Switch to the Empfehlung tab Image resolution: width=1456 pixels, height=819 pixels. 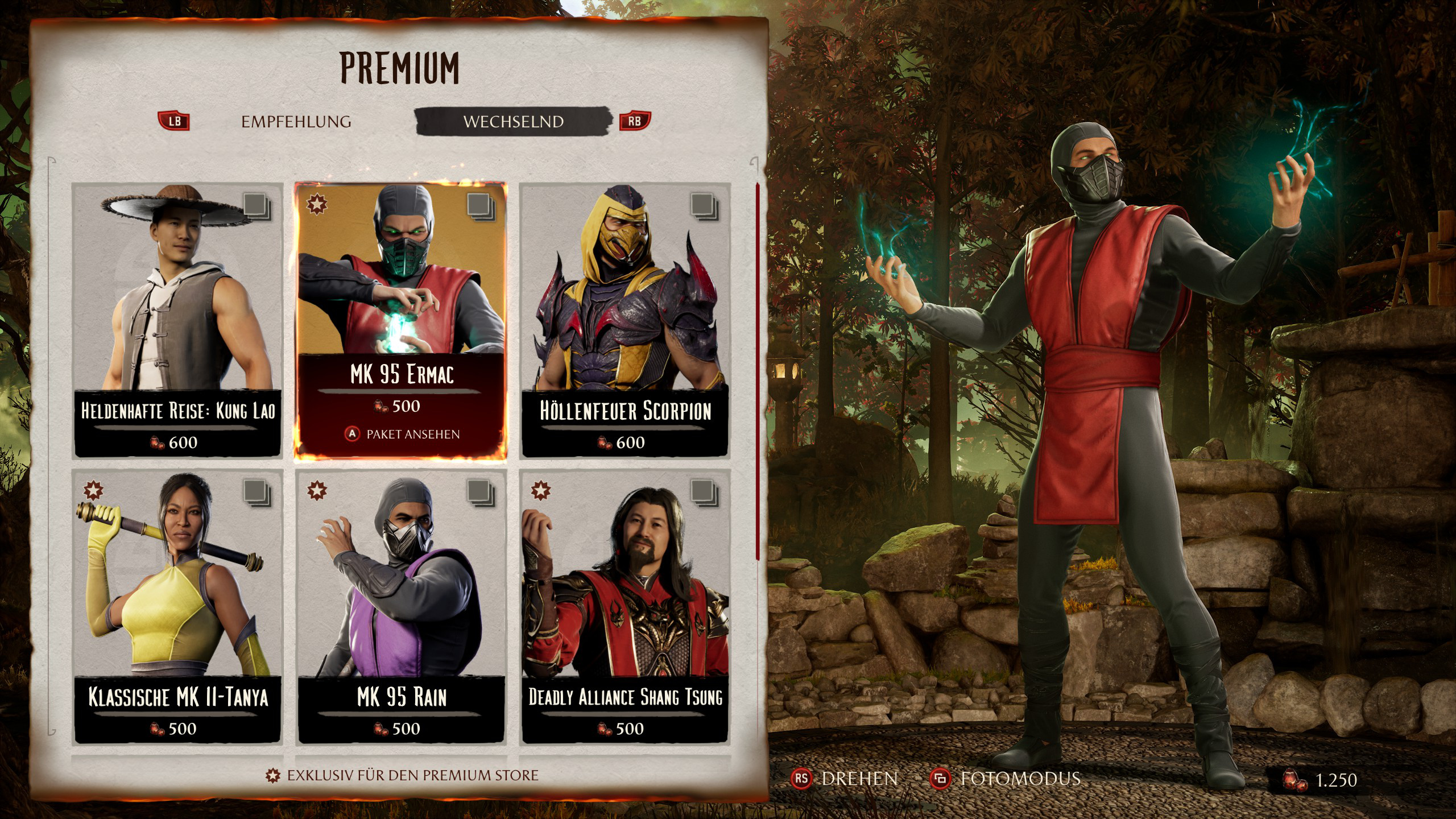296,122
